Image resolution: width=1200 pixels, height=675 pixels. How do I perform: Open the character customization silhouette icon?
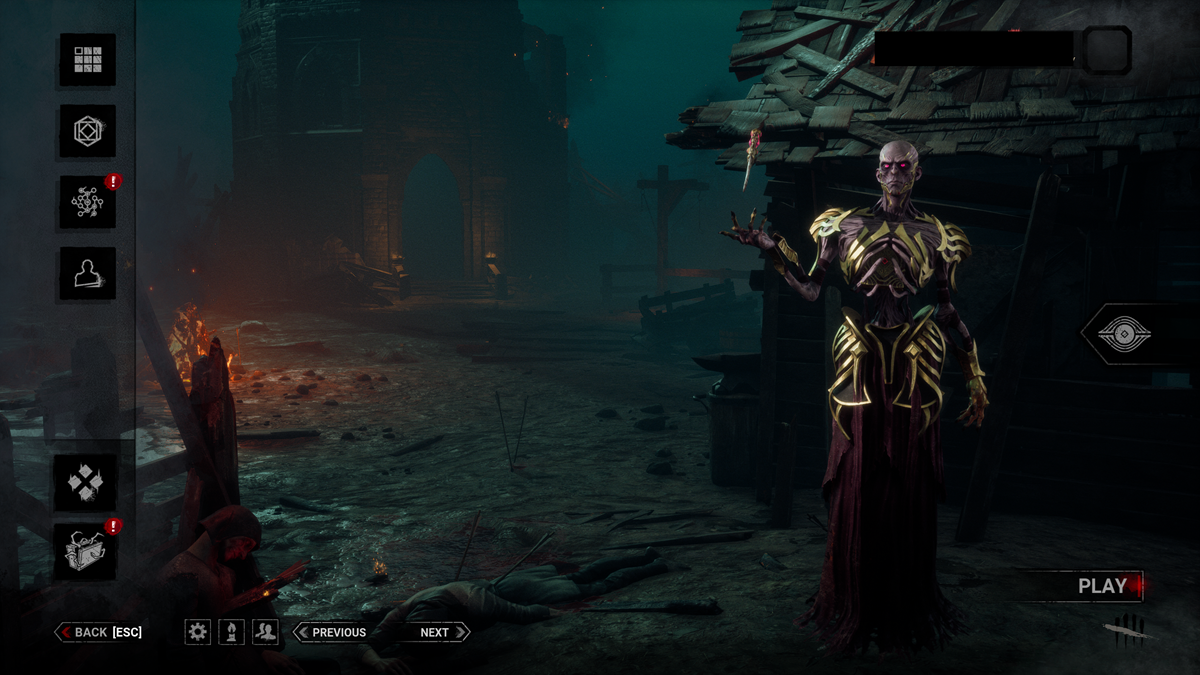click(x=87, y=273)
